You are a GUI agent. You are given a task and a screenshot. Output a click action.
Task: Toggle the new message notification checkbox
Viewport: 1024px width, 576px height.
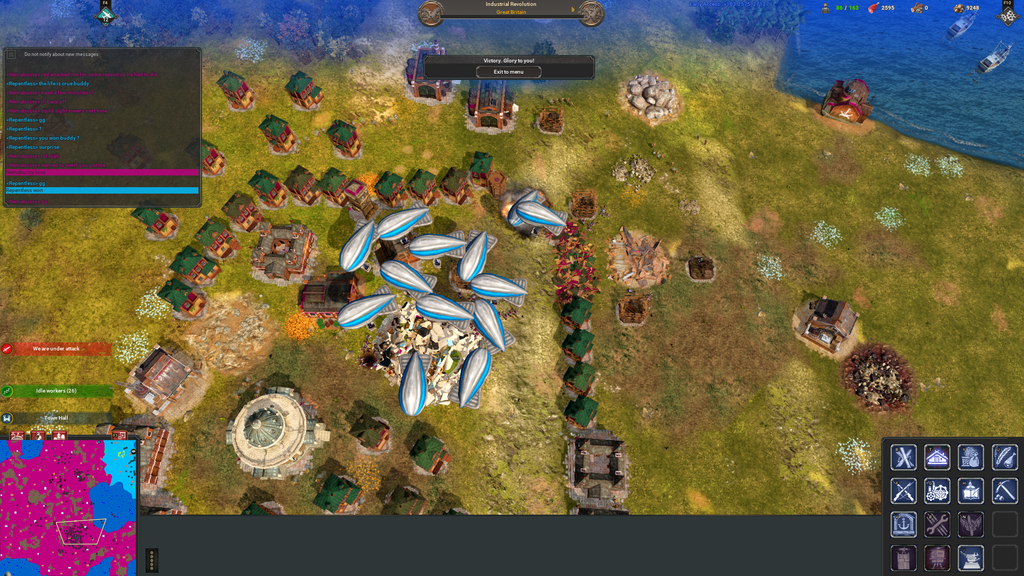[x=12, y=54]
